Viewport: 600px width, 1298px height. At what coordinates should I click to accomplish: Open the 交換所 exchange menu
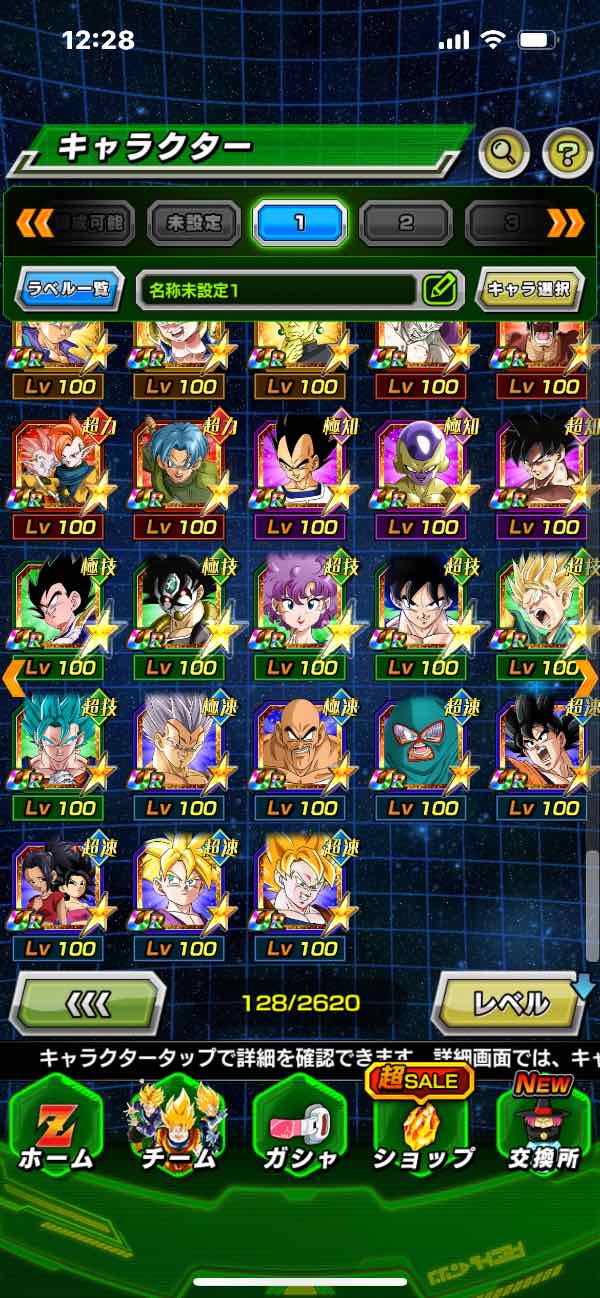[x=543, y=1130]
